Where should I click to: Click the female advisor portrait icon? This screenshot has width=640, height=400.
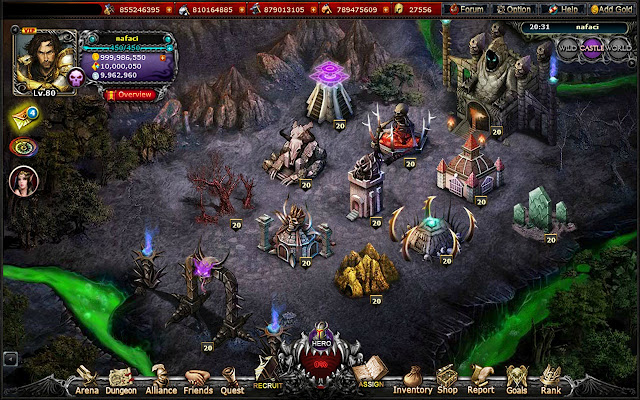point(22,180)
